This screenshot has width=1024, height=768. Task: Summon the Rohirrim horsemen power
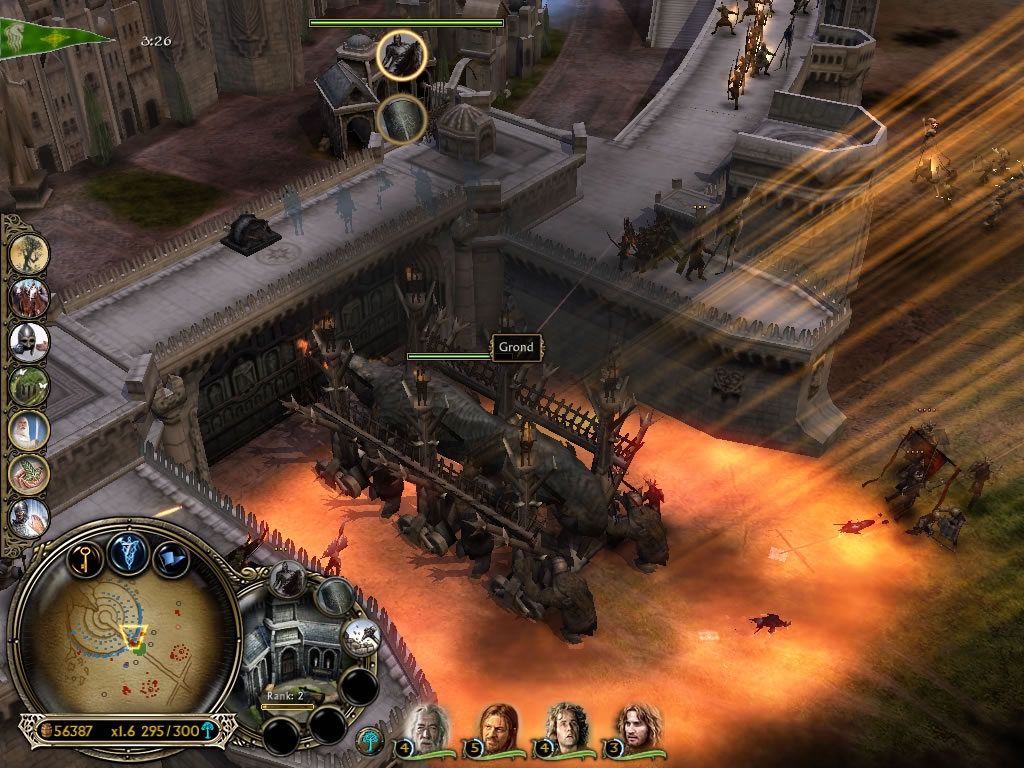(30, 298)
